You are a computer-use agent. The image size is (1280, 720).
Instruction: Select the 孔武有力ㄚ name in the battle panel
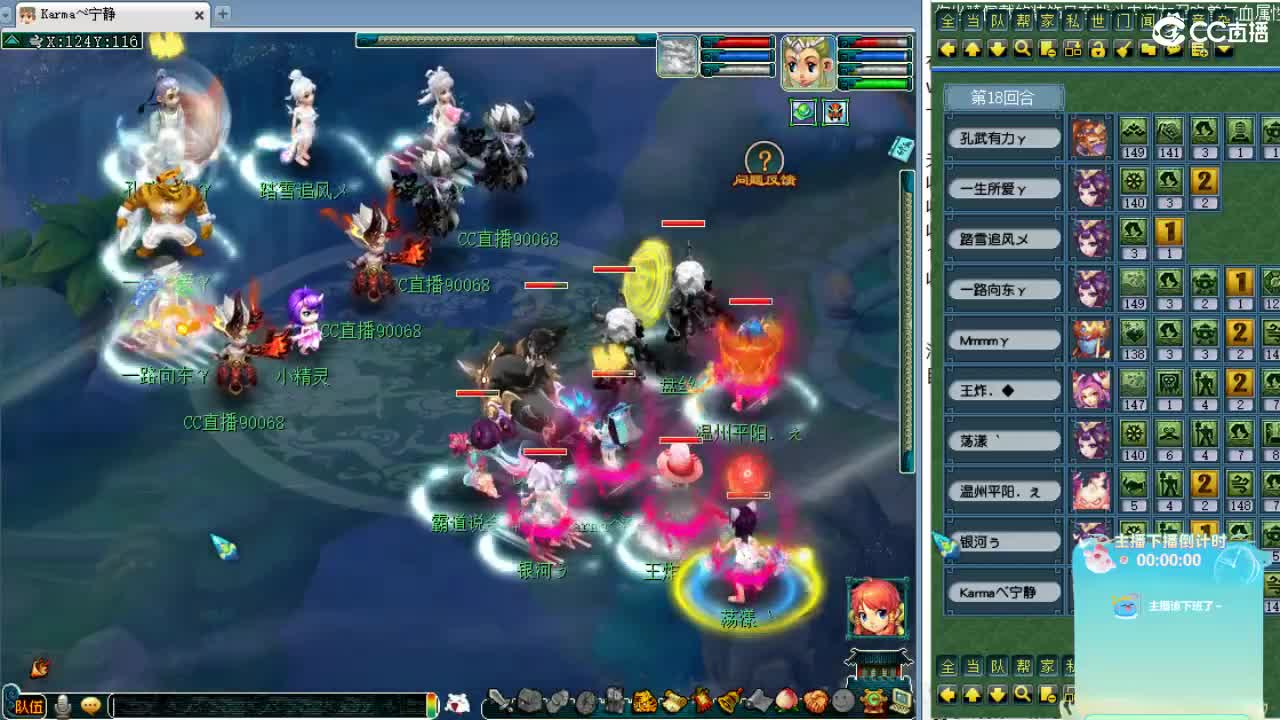point(1001,136)
